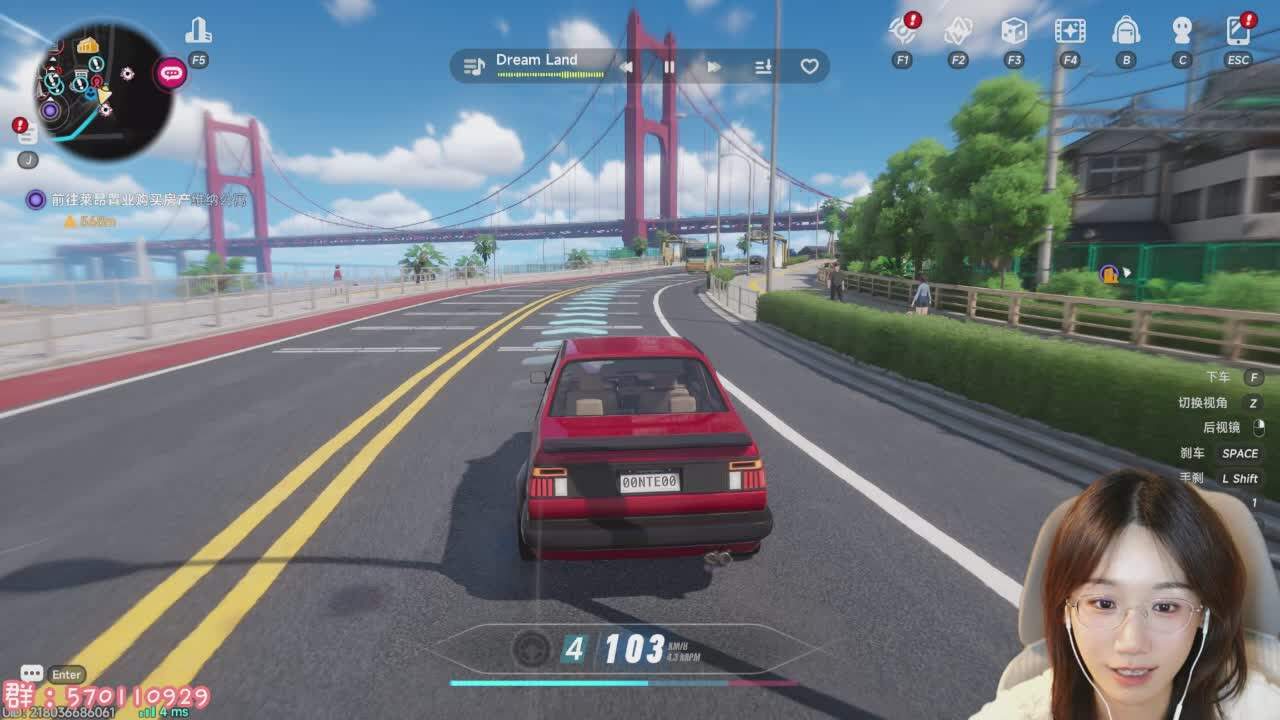Open the sparkle film strip icon
Screen dimensions: 1280x720
(1070, 32)
